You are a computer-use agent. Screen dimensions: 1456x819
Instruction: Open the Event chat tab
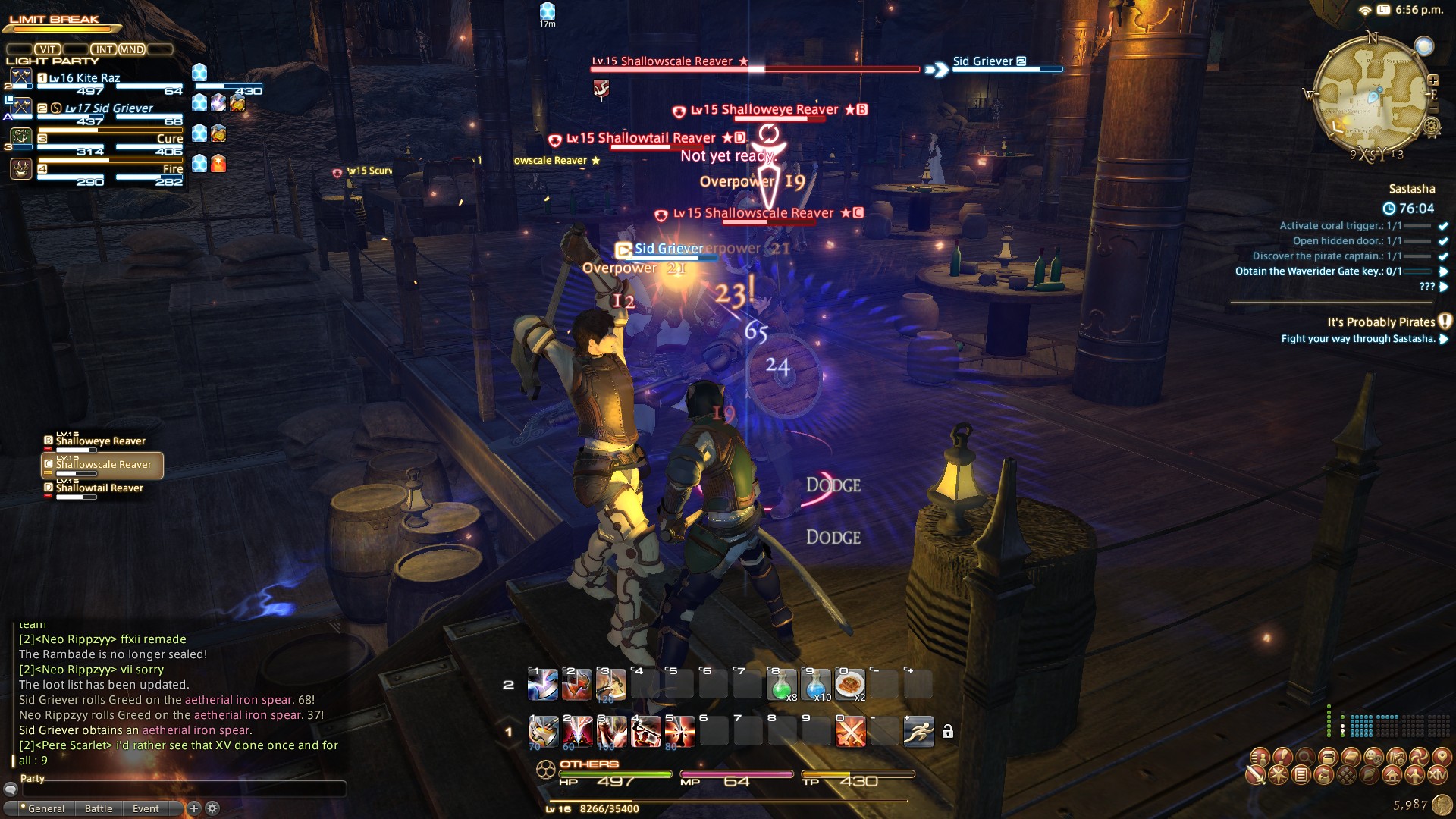tap(146, 808)
